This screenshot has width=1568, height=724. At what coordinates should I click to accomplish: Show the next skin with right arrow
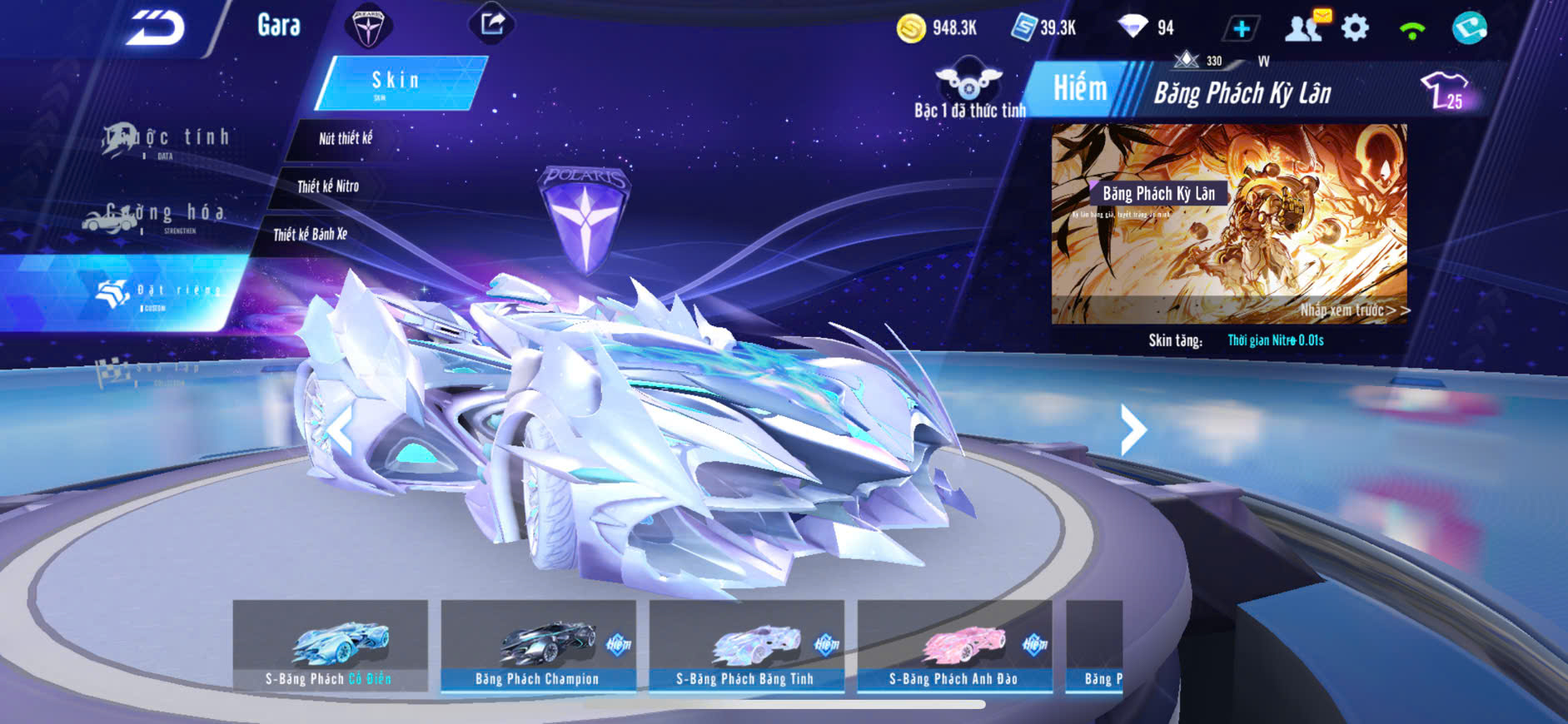tap(1132, 429)
